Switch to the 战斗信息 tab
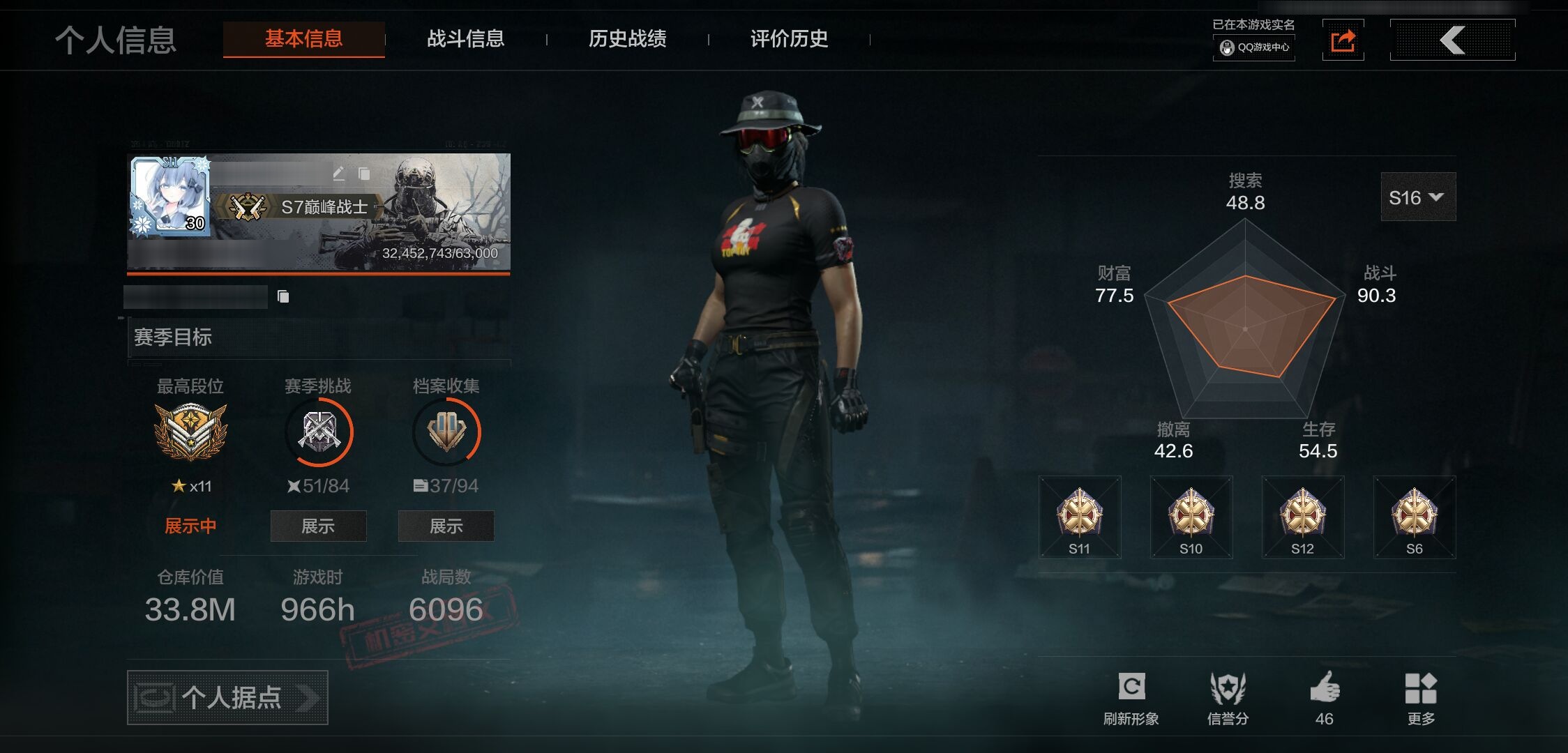Viewport: 1568px width, 753px height. coord(465,39)
